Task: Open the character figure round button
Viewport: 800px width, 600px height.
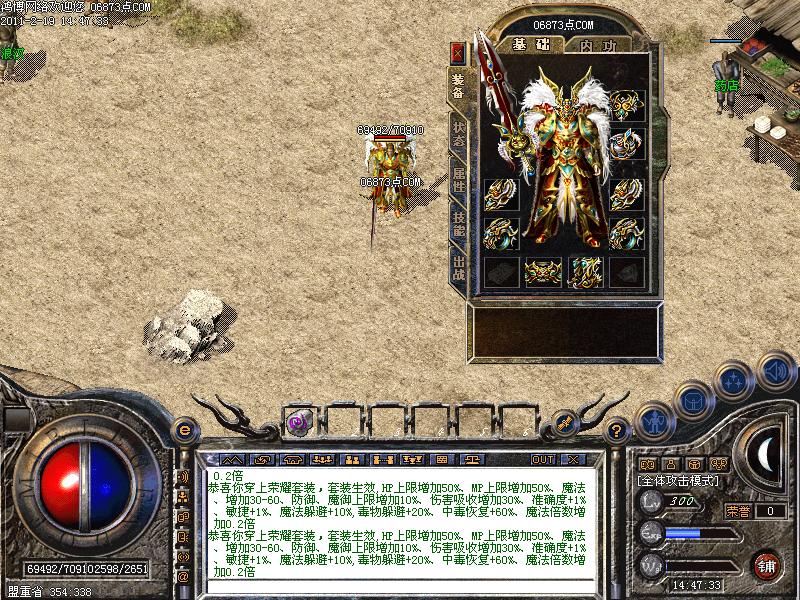Action: click(655, 421)
